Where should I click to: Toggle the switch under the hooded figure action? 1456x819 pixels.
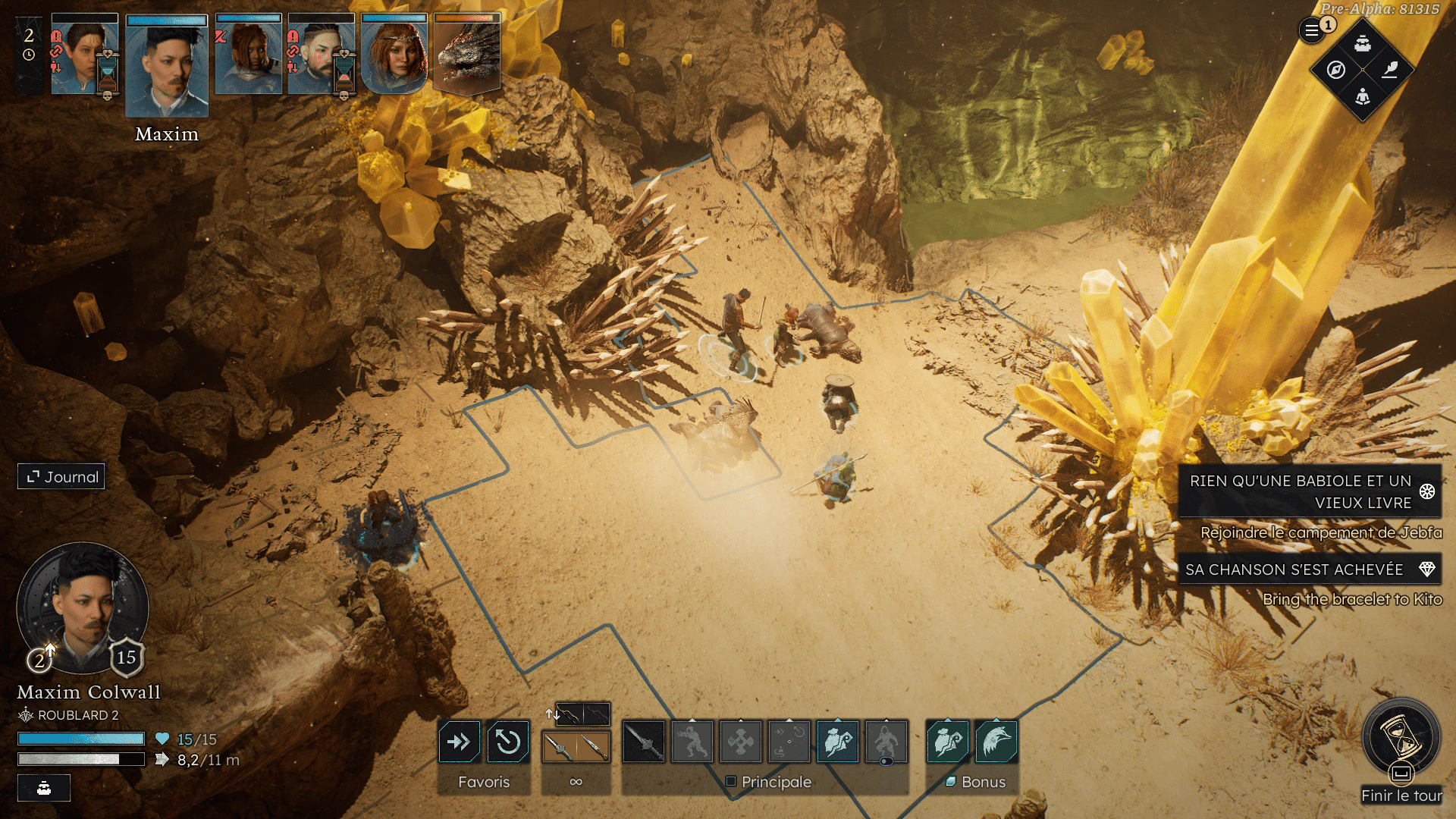tap(886, 761)
